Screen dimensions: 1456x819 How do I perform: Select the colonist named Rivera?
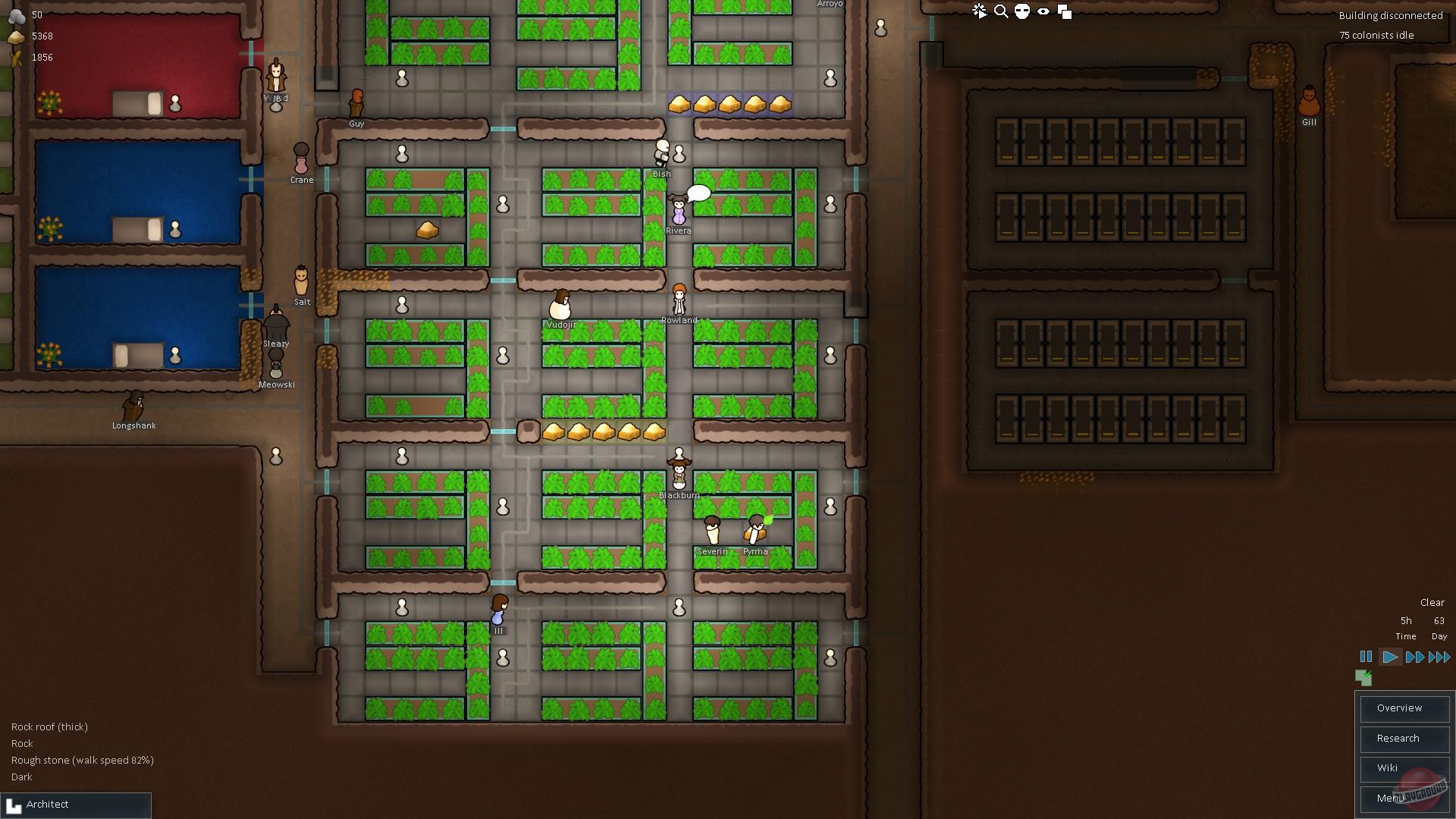pyautogui.click(x=677, y=212)
